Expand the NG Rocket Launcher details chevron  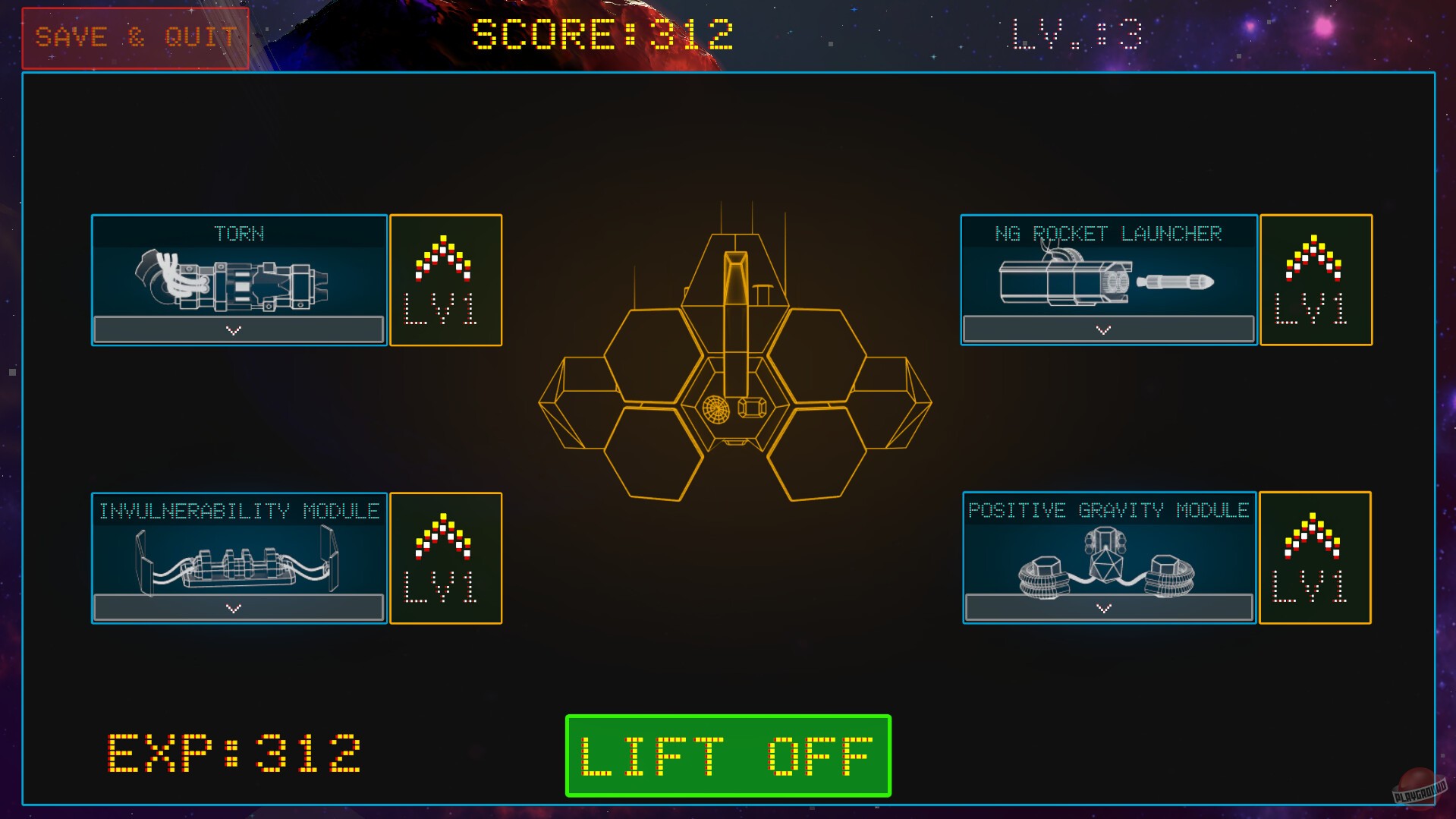pyautogui.click(x=1102, y=329)
